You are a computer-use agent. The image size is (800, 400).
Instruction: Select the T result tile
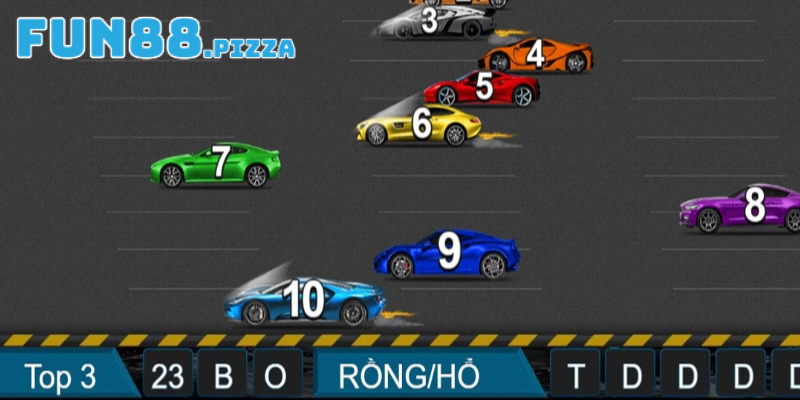click(x=576, y=376)
